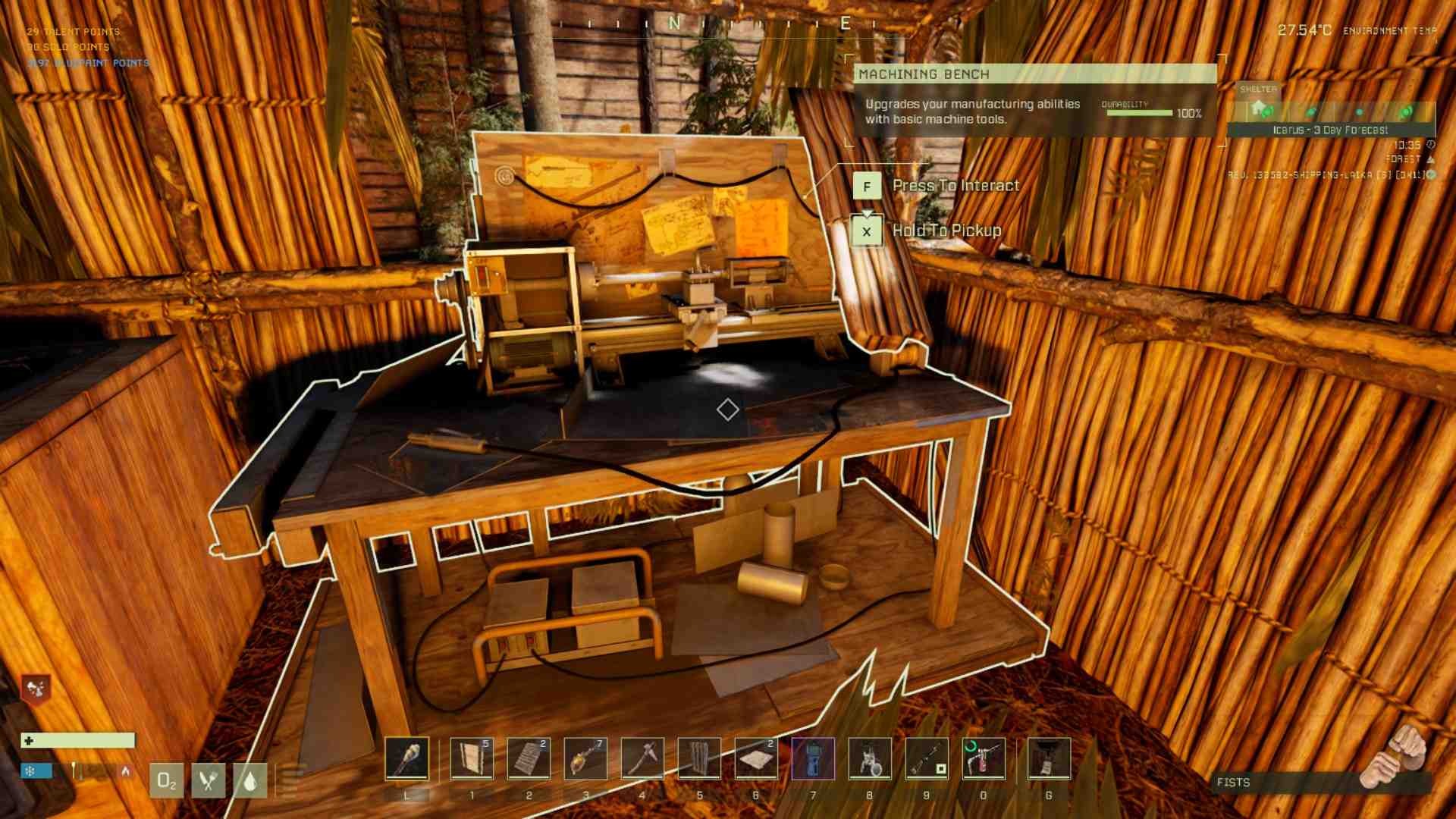Click the water droplet hydration icon
This screenshot has height=819, width=1456.
tap(250, 780)
